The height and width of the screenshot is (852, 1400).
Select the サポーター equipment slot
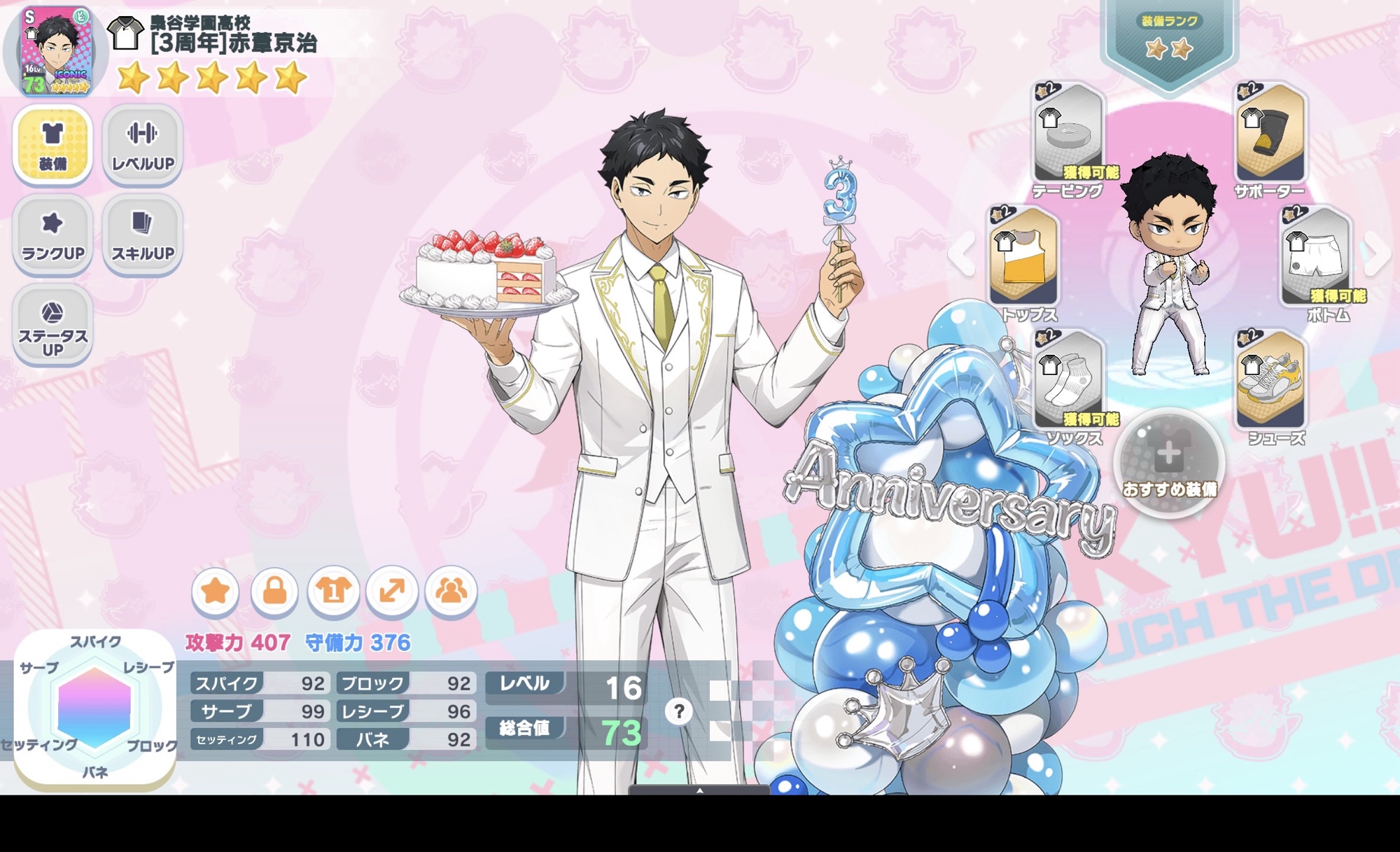coord(1270,133)
